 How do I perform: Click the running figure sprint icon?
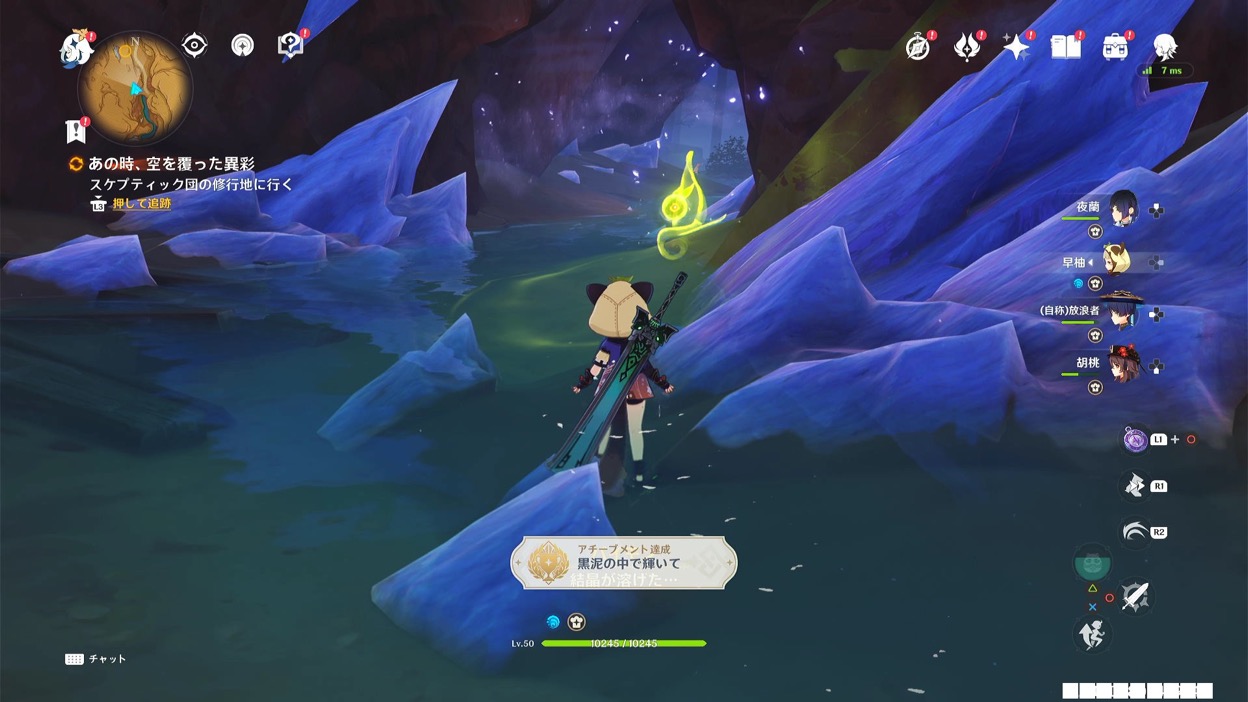coord(1092,633)
